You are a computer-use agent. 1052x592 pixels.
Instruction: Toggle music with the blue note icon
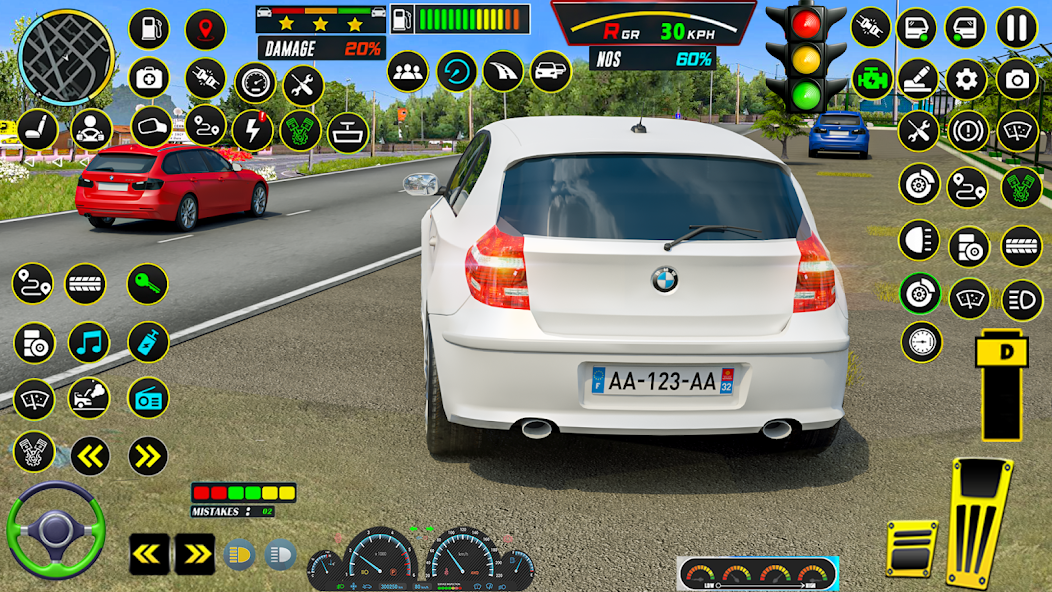click(89, 343)
